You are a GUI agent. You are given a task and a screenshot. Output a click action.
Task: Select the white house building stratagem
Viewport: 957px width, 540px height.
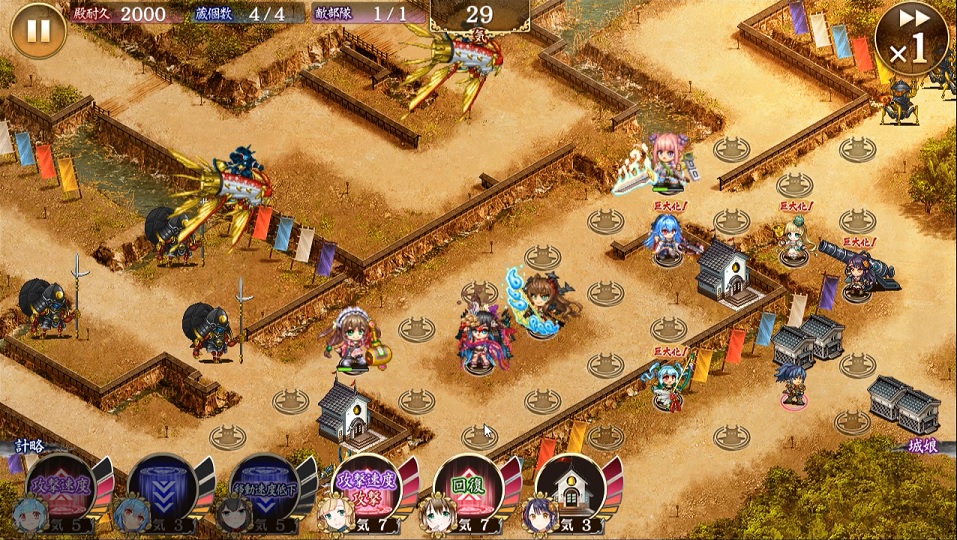(x=569, y=487)
